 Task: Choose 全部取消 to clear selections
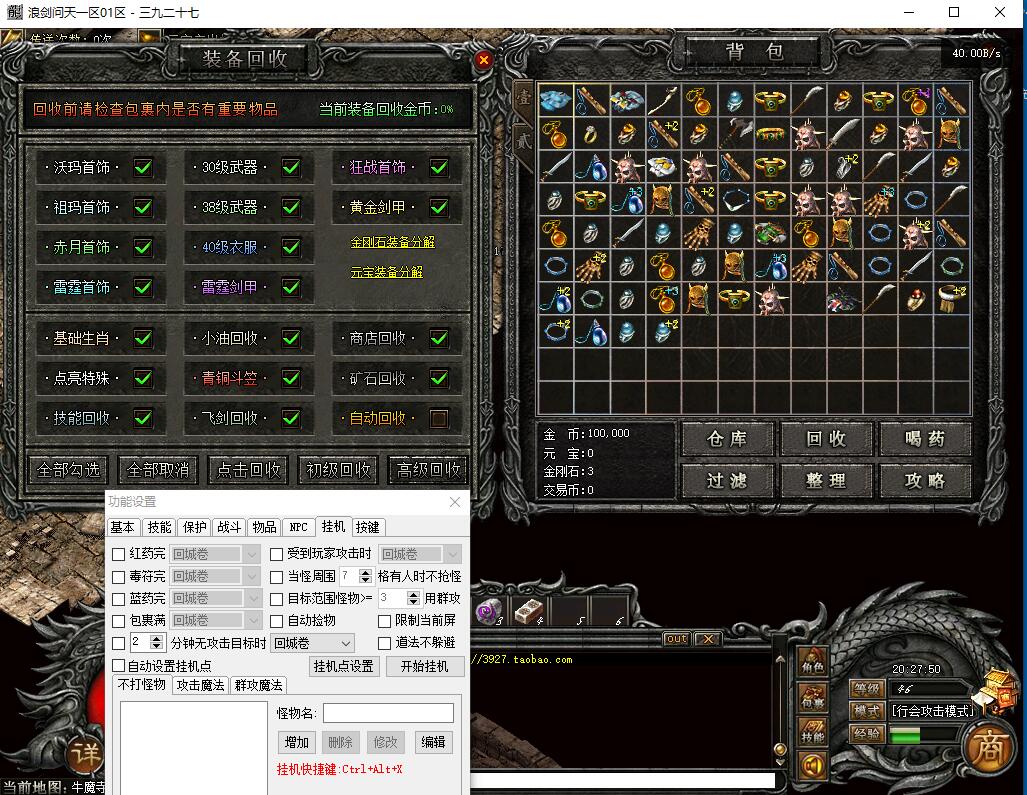(156, 469)
